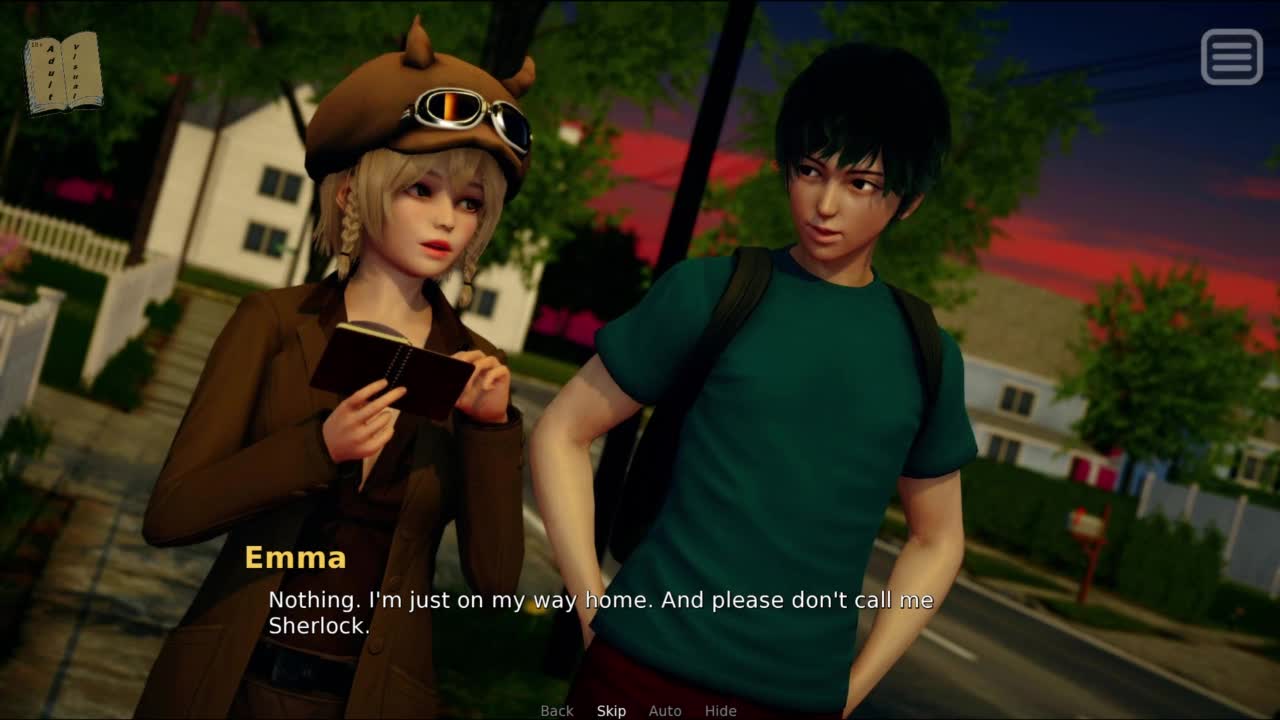Click the open book journal icon

click(x=63, y=73)
